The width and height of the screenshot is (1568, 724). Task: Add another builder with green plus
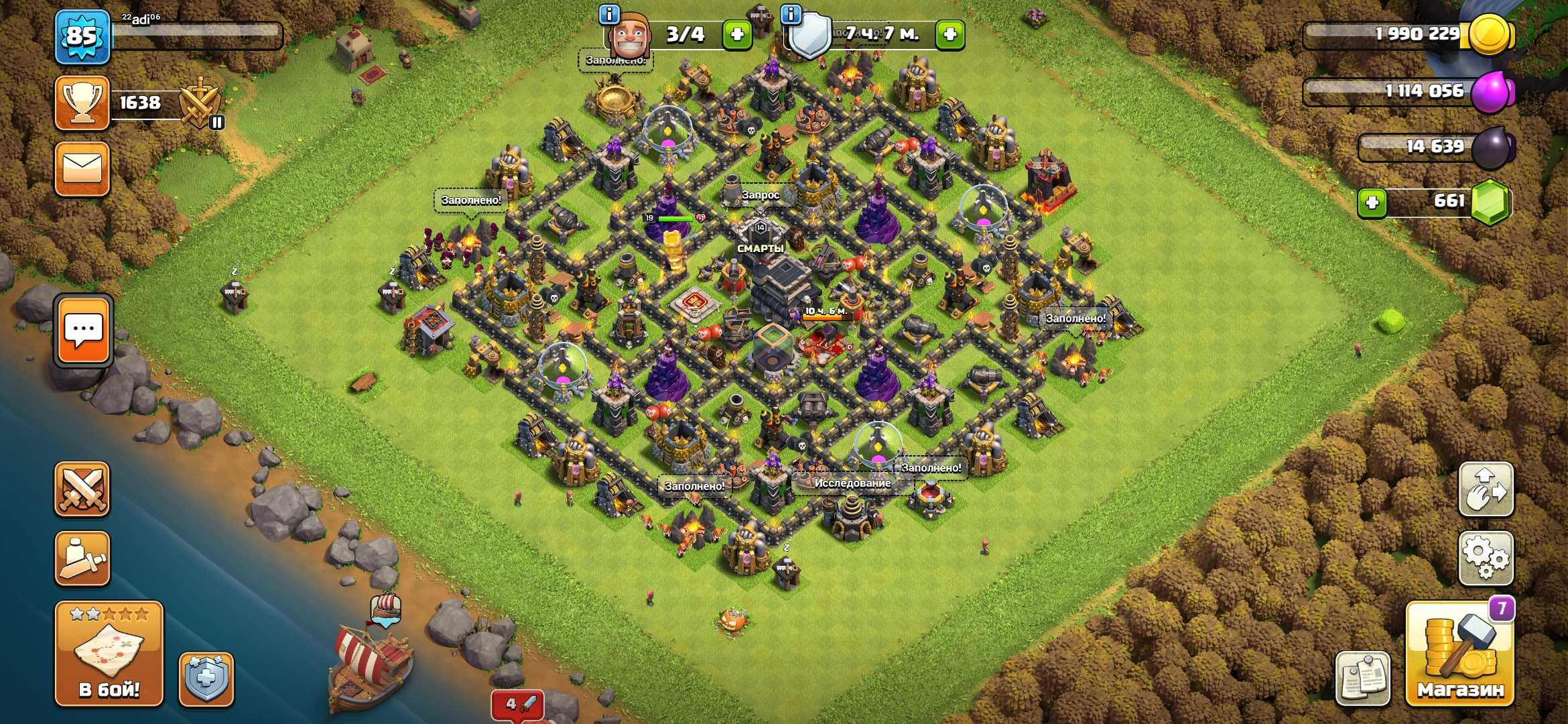[x=737, y=35]
